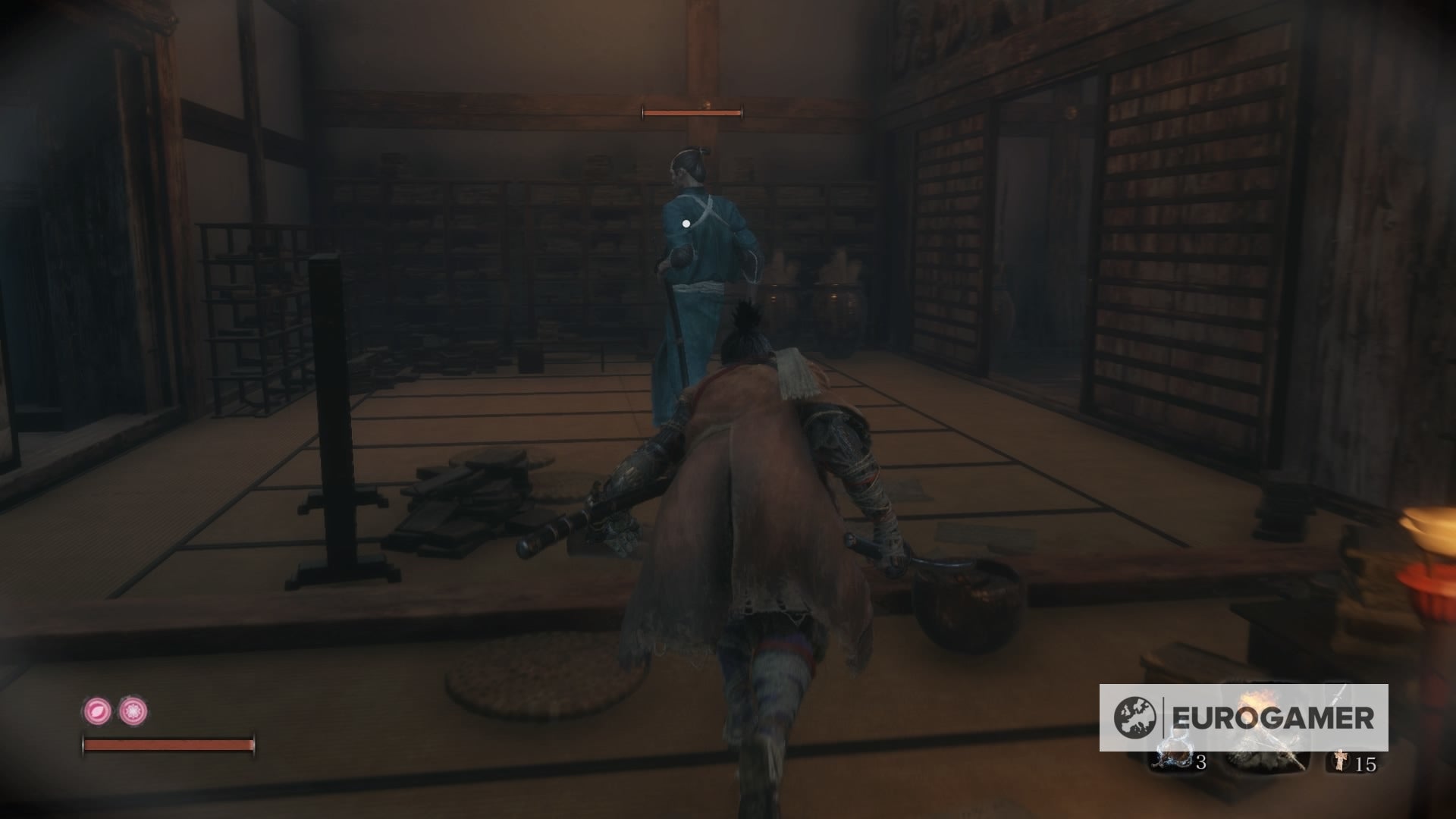1456x819 pixels.
Task: Toggle lock-on by clicking the enemy target marker
Action: coord(686,222)
